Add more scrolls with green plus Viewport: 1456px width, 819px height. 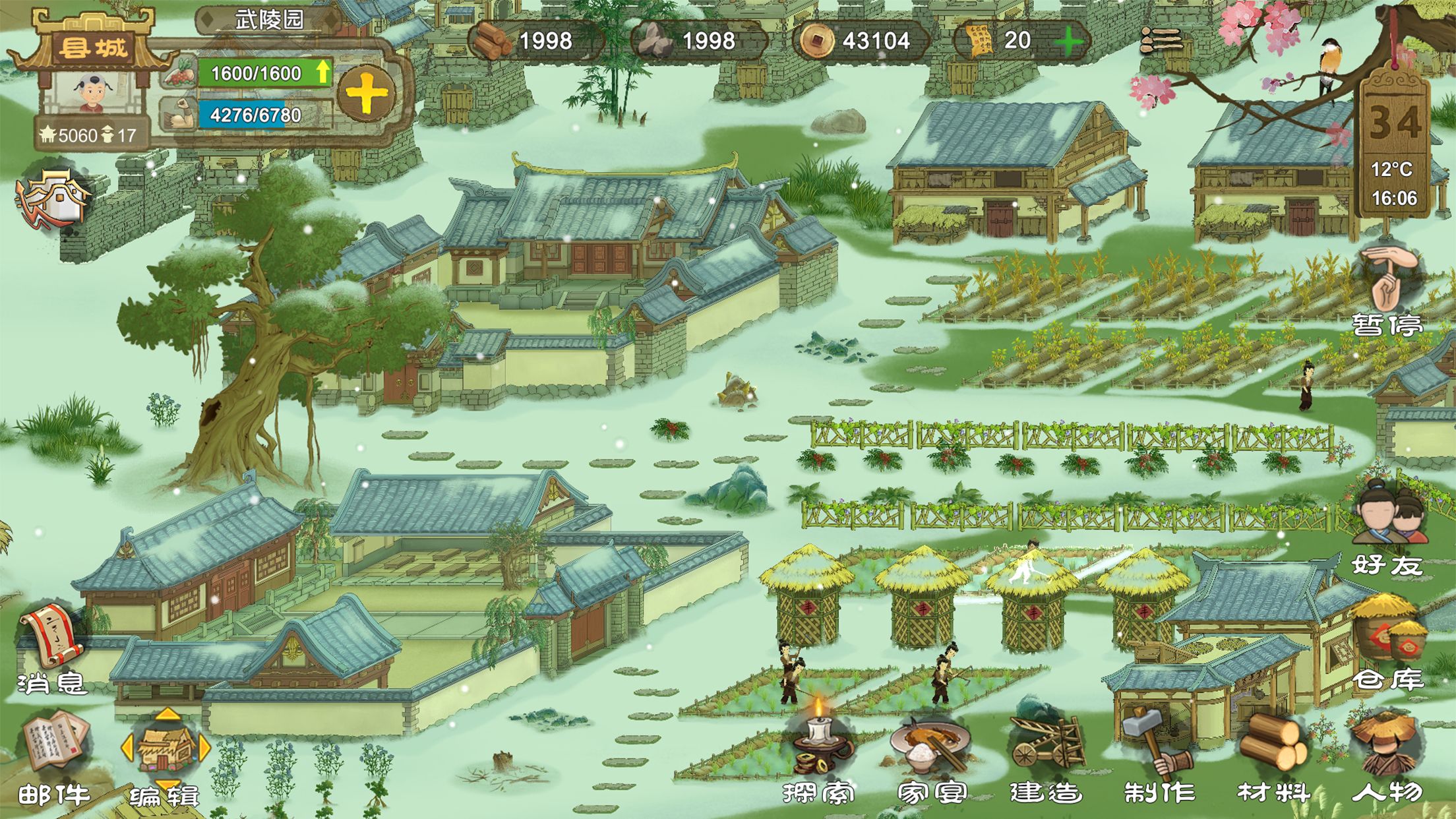pos(1068,42)
